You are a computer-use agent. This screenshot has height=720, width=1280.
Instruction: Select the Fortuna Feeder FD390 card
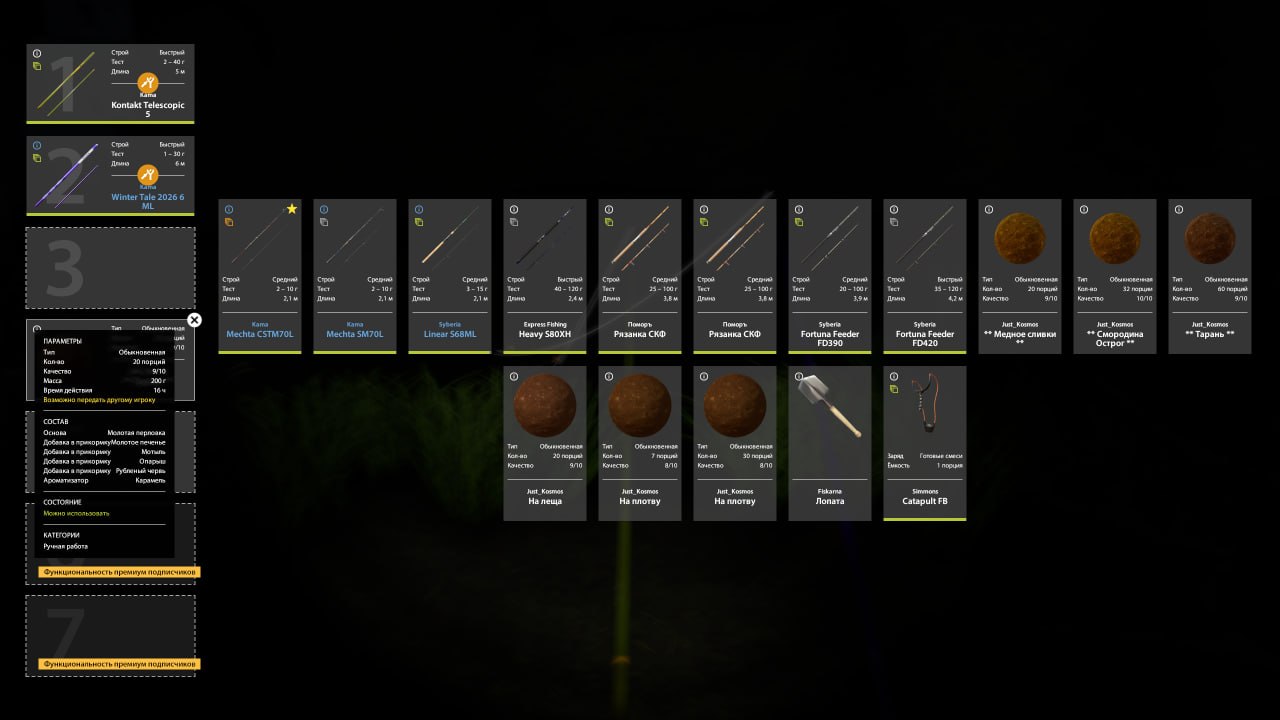830,275
